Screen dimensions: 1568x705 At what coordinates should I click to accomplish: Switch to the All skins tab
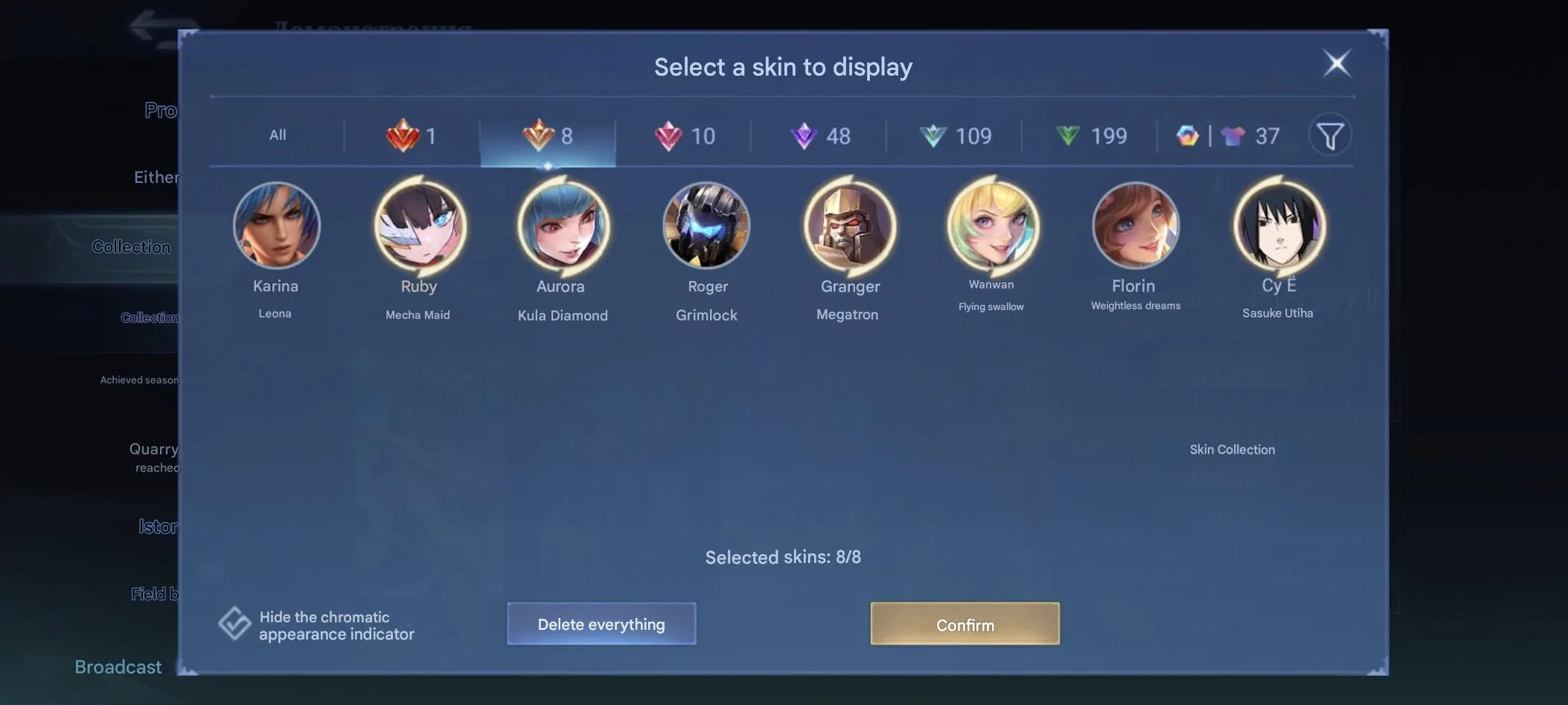(x=277, y=135)
